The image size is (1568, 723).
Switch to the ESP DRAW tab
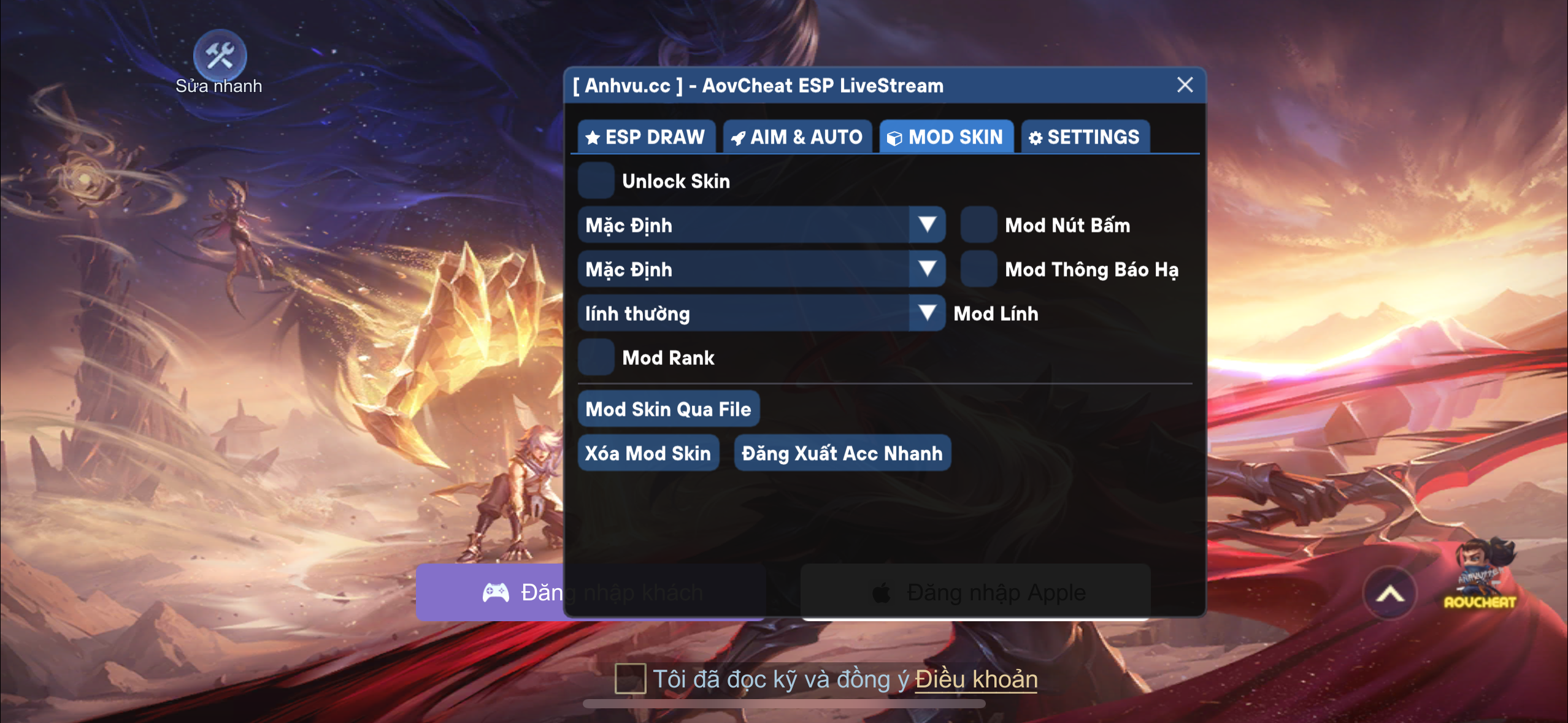click(646, 137)
